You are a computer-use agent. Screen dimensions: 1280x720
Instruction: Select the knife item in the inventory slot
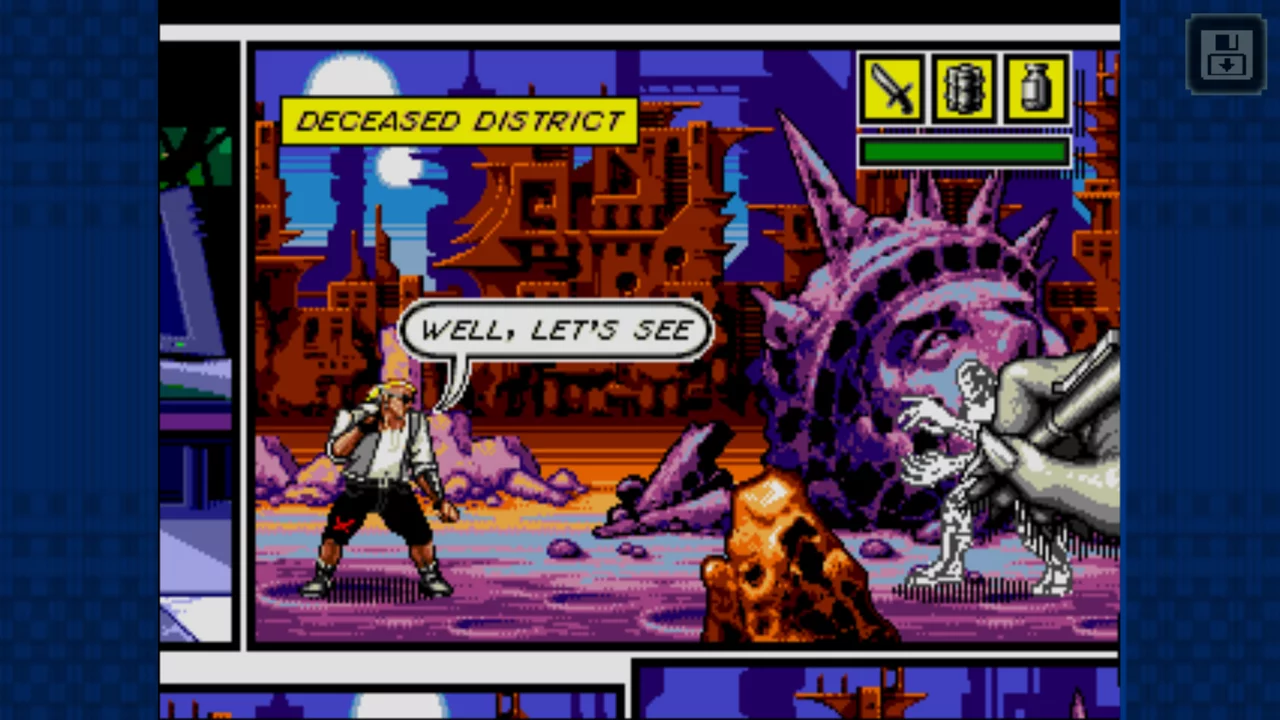891,90
